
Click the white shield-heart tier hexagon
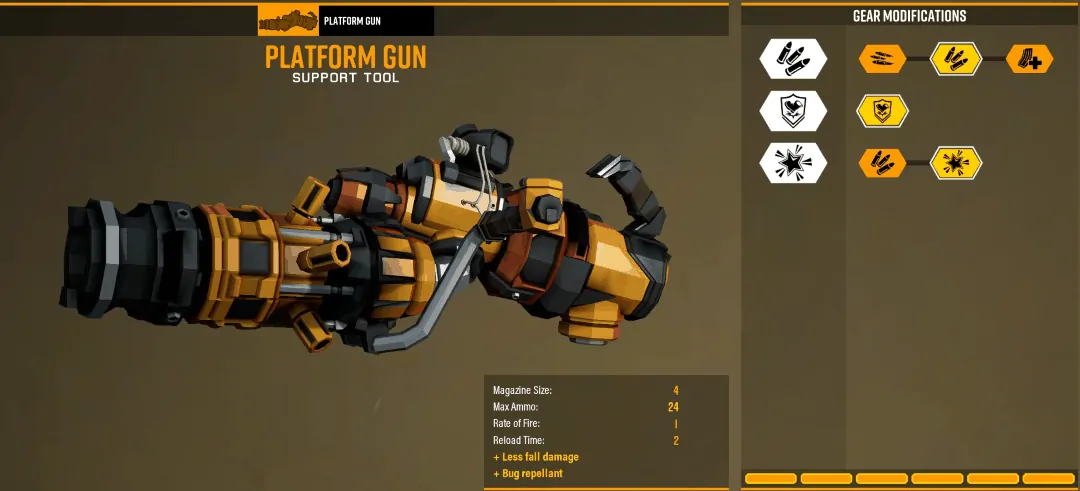793,111
